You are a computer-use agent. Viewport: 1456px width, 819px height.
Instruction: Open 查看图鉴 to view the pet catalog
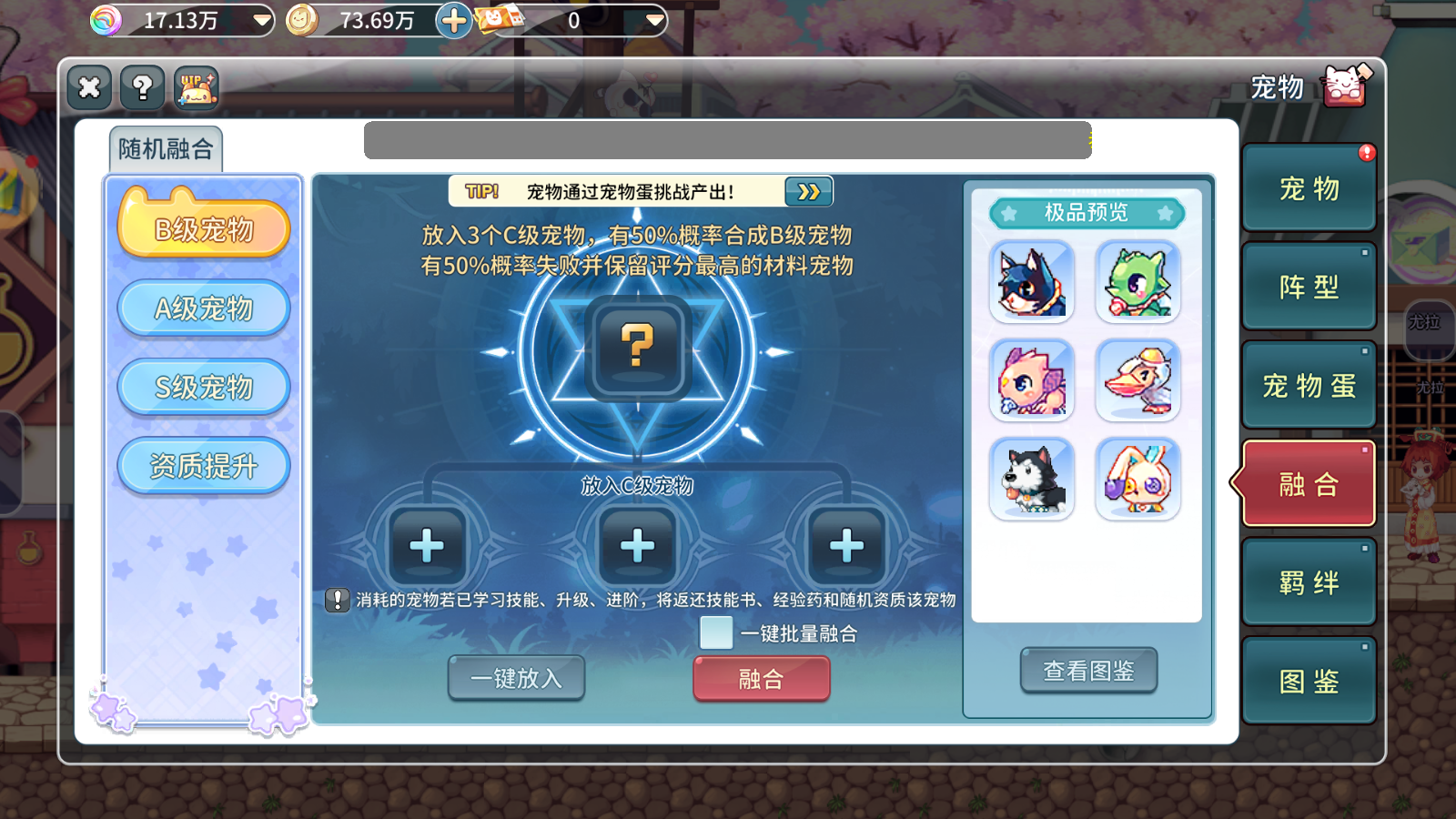point(1088,671)
